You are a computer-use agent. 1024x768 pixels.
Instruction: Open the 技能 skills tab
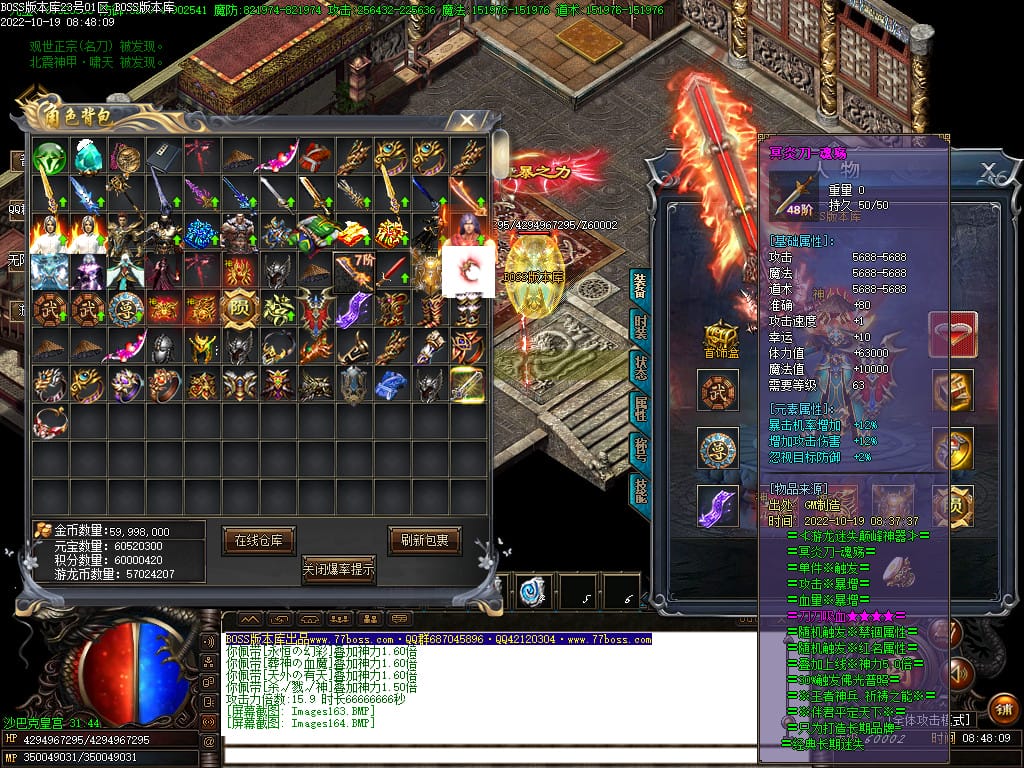pos(640,488)
